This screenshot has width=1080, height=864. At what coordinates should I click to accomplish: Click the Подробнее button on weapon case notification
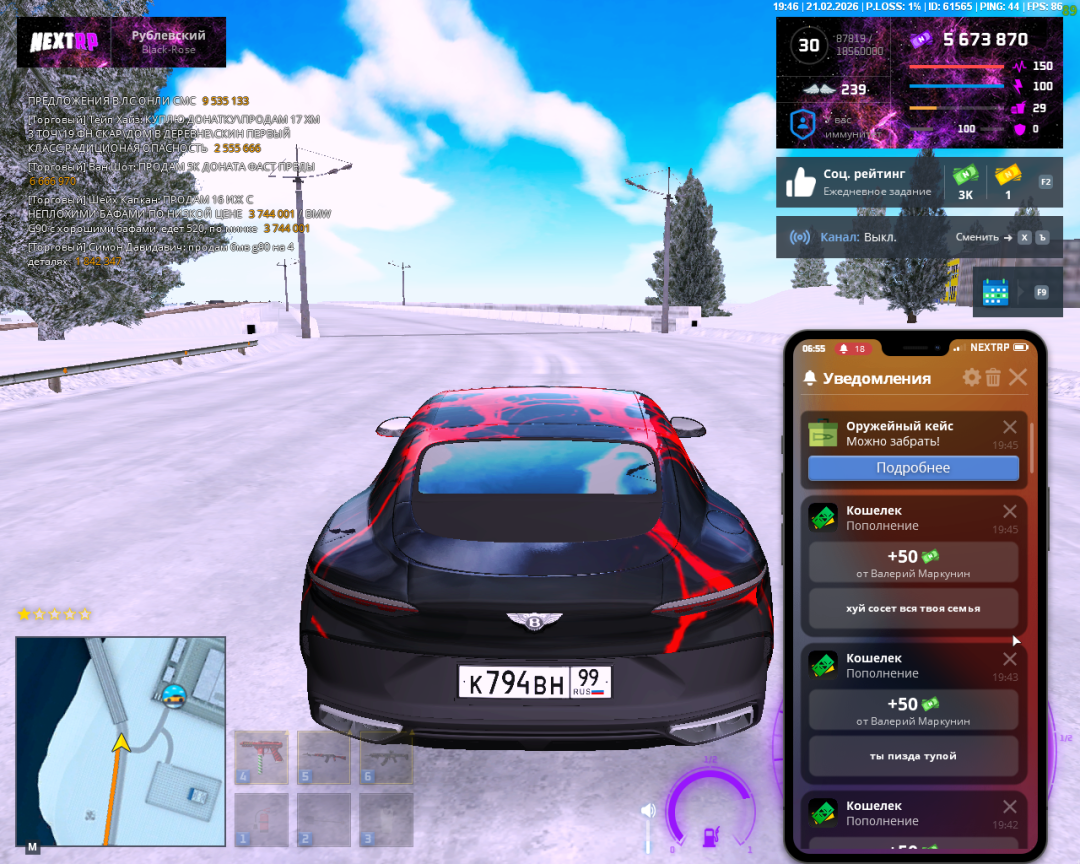(913, 468)
